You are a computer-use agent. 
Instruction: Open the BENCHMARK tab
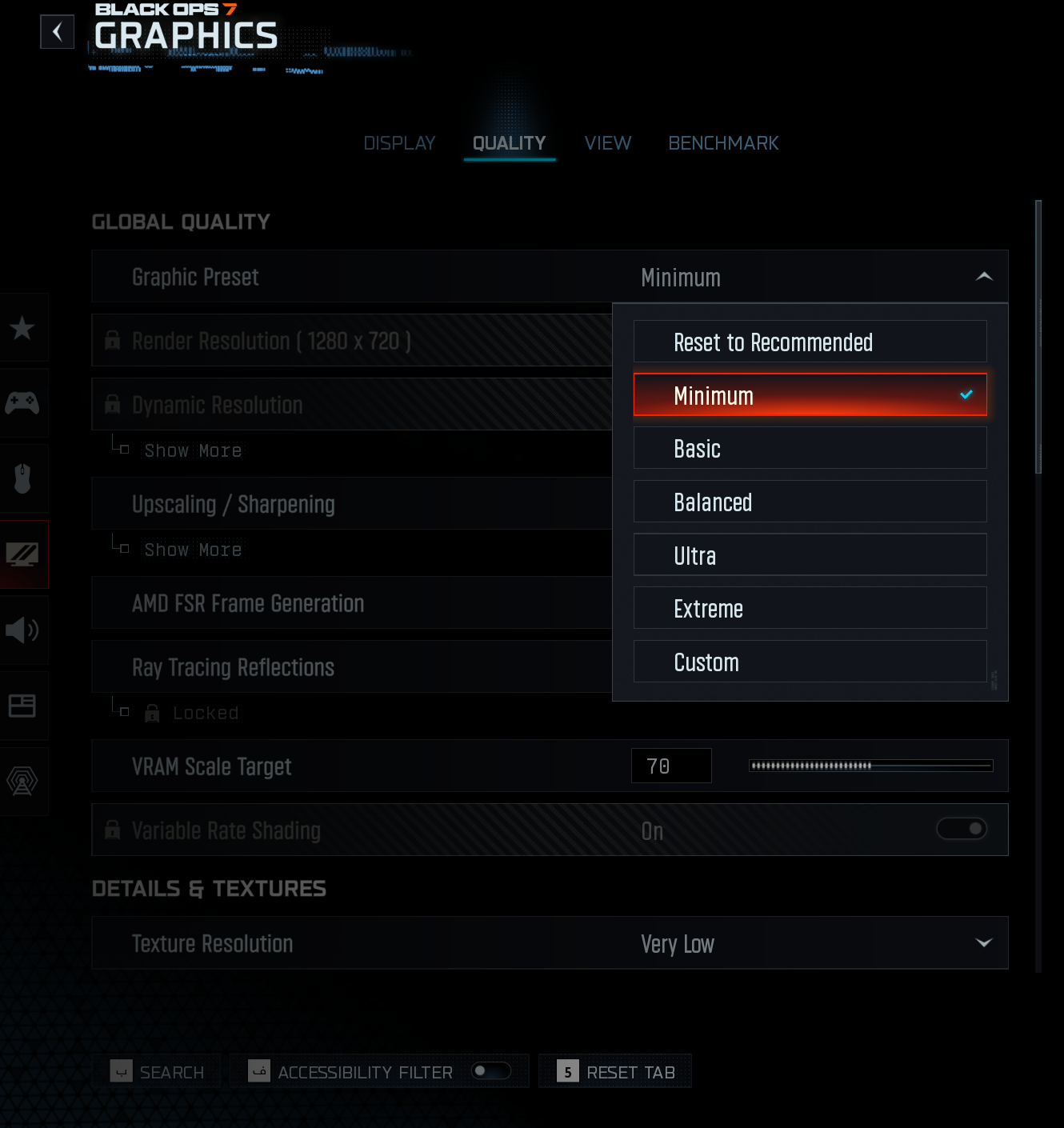pyautogui.click(x=723, y=142)
